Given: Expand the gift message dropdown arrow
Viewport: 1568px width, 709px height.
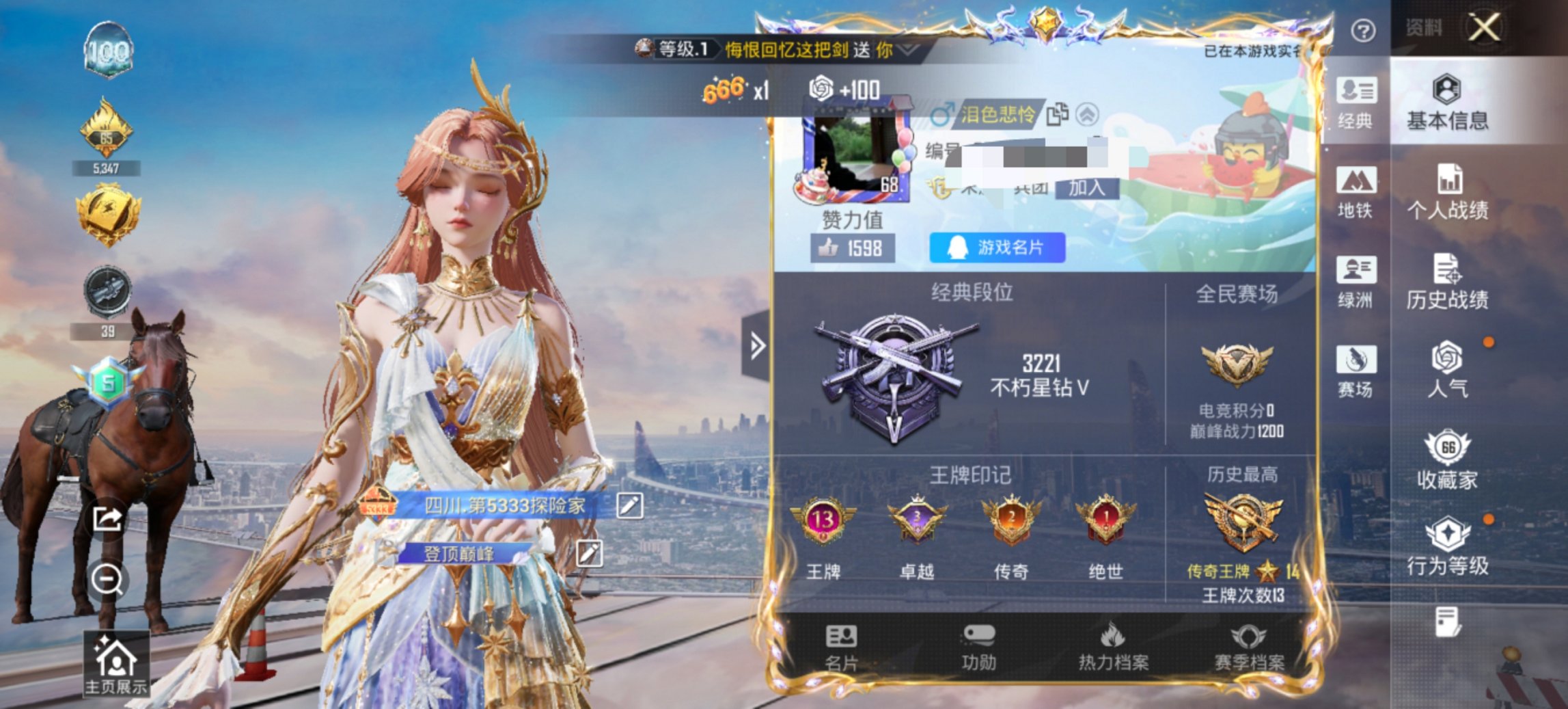Looking at the screenshot, I should 903,50.
